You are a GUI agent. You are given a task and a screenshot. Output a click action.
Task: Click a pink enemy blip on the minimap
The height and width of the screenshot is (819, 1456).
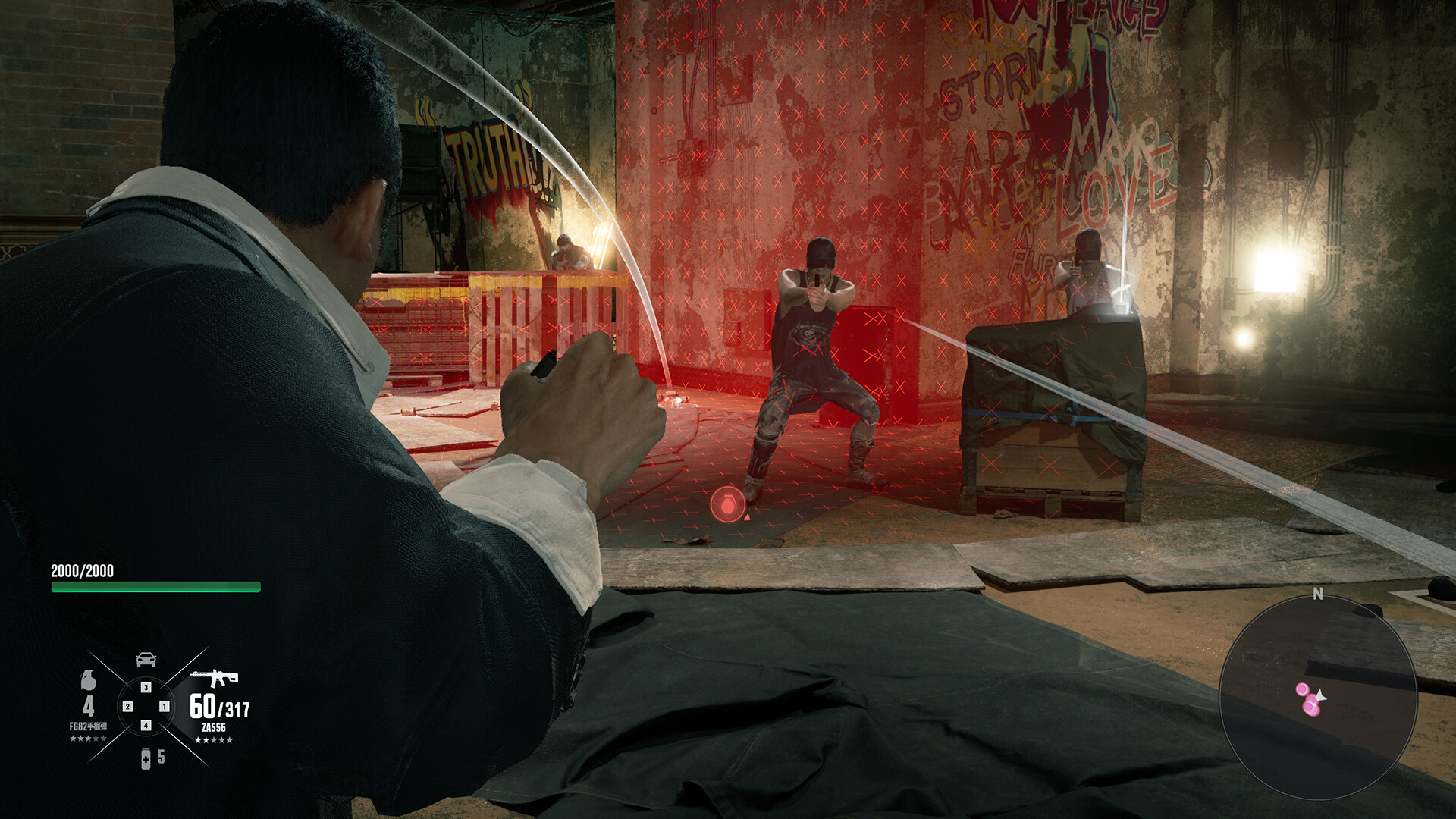(1302, 689)
